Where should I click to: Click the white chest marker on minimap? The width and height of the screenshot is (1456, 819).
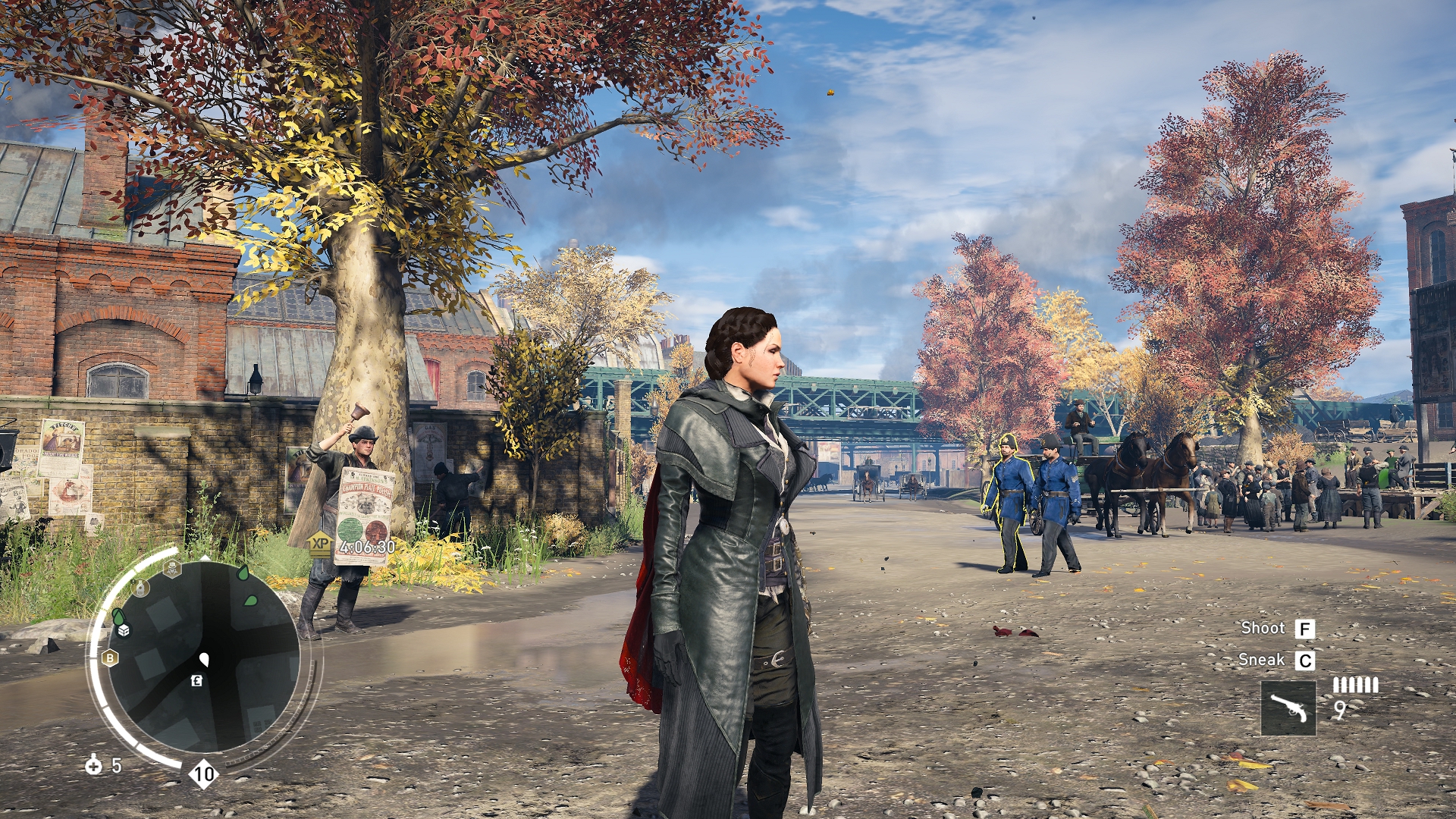click(124, 629)
